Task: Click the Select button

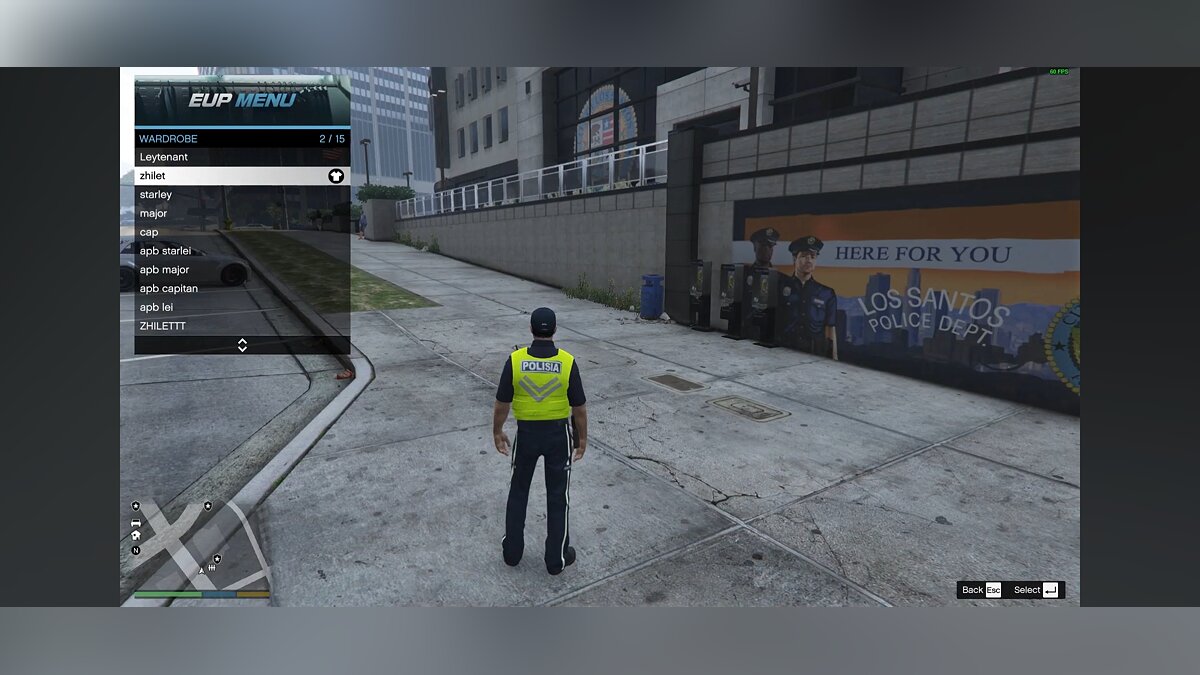Action: tap(1035, 590)
